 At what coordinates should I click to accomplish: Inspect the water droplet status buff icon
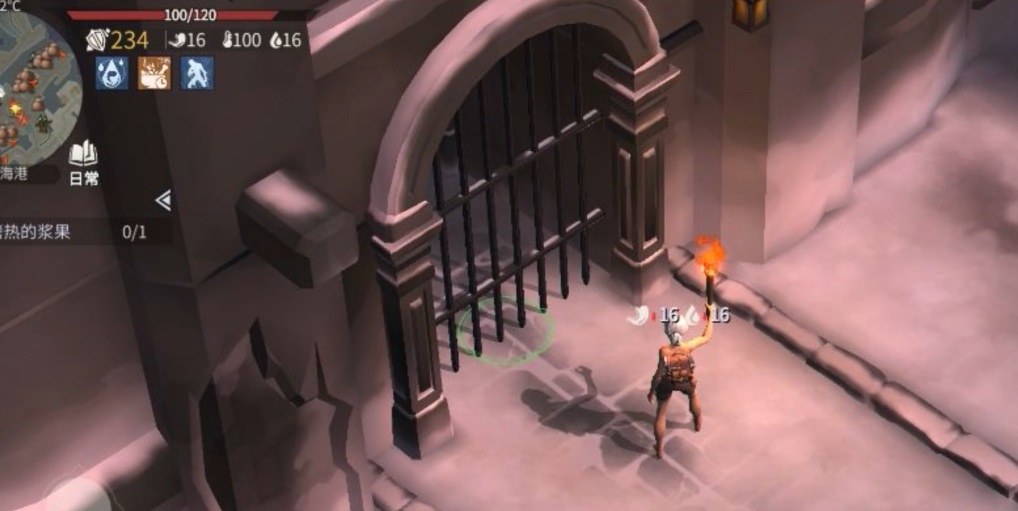pos(112,73)
